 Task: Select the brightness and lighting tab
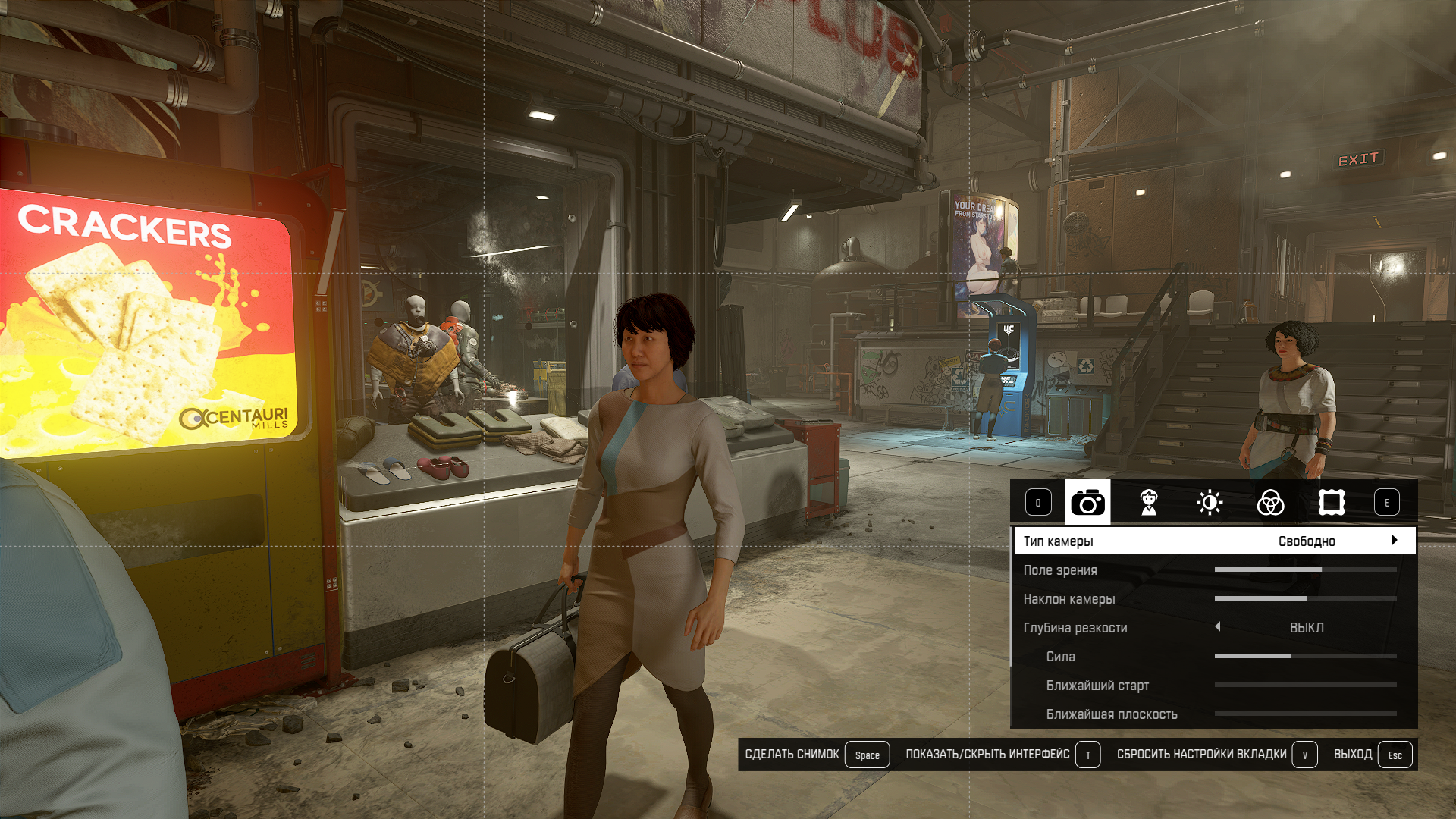(1210, 502)
